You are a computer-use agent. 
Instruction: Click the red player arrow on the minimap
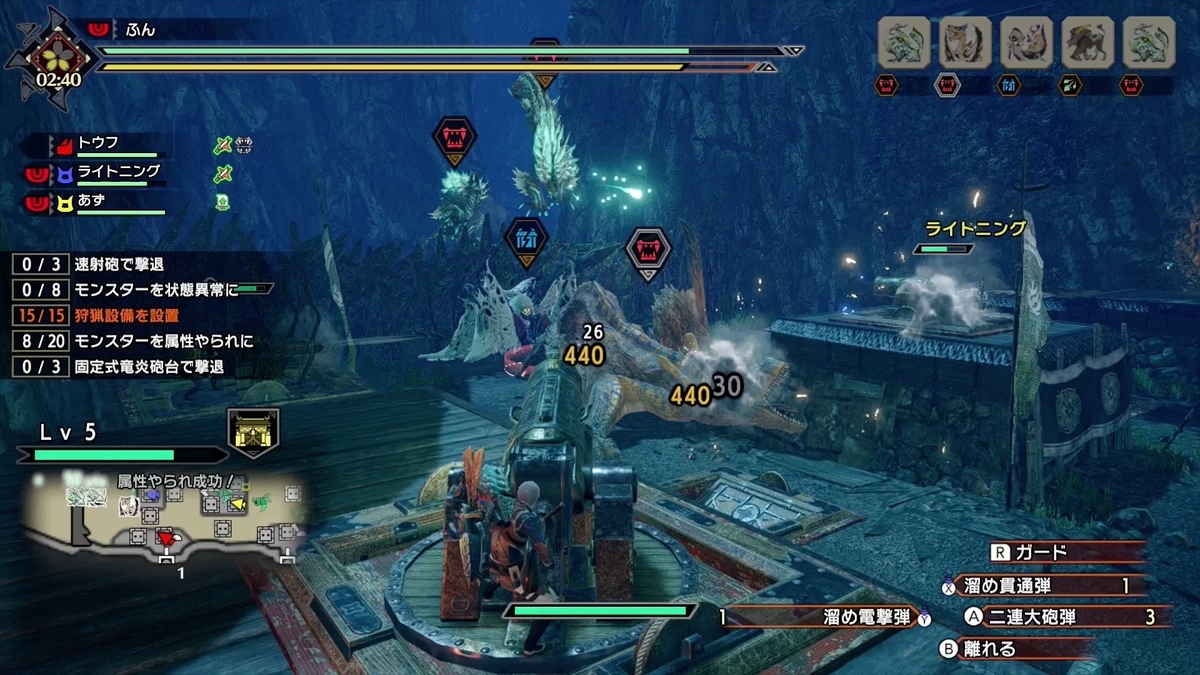pos(165,540)
